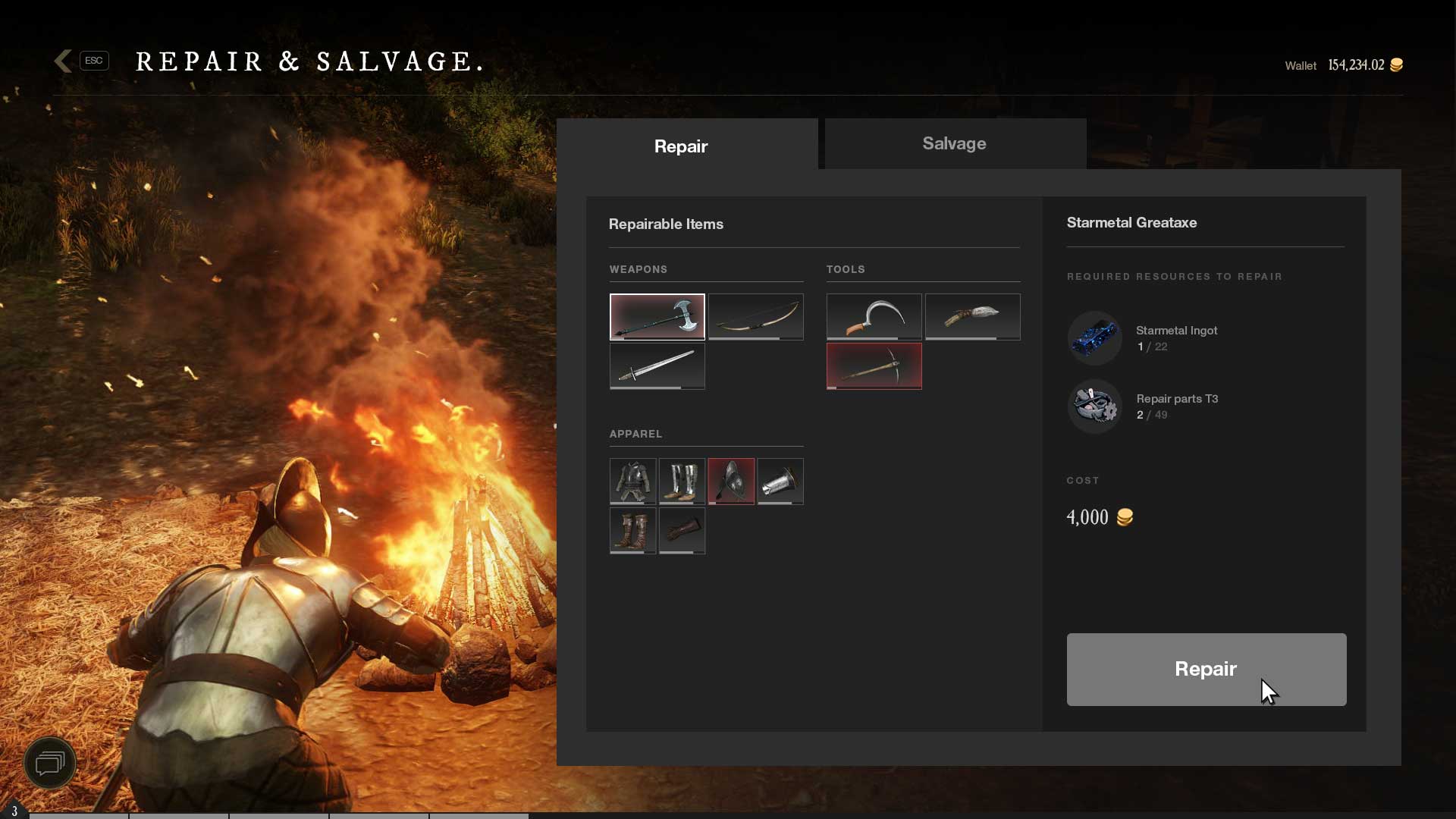
Task: Click the Repair button
Action: 1206,669
